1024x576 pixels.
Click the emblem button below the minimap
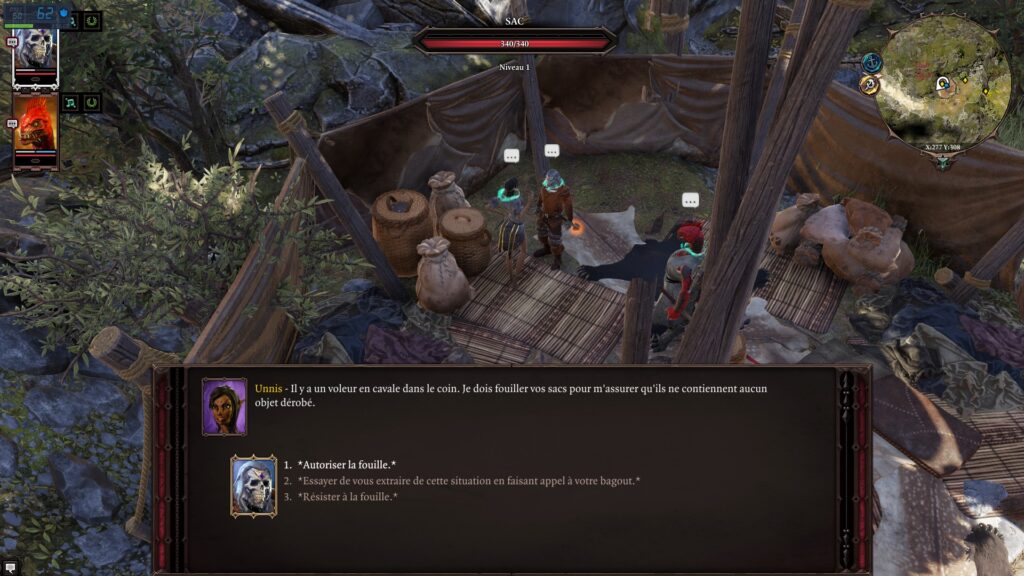pyautogui.click(x=942, y=163)
